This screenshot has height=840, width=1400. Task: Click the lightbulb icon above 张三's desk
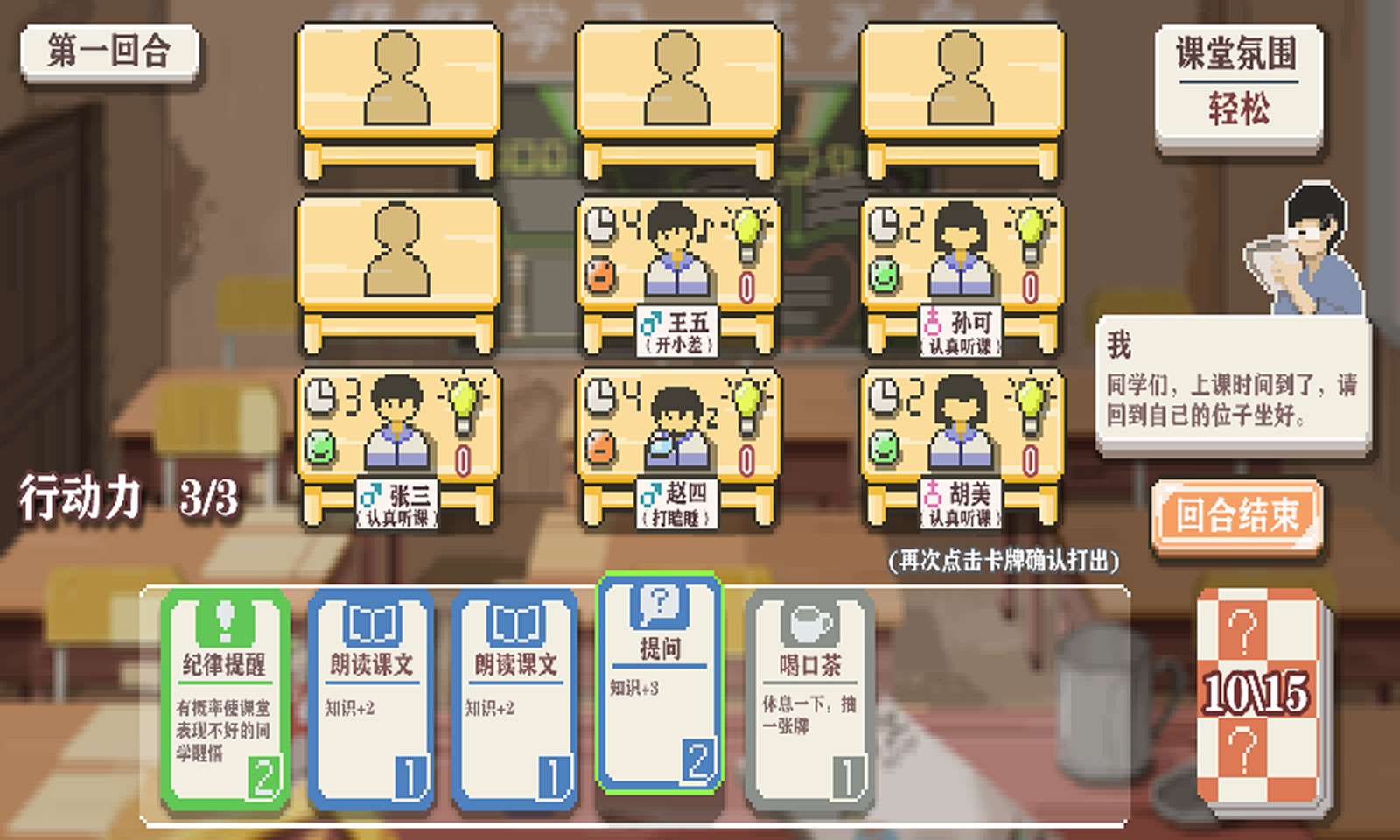tap(465, 402)
